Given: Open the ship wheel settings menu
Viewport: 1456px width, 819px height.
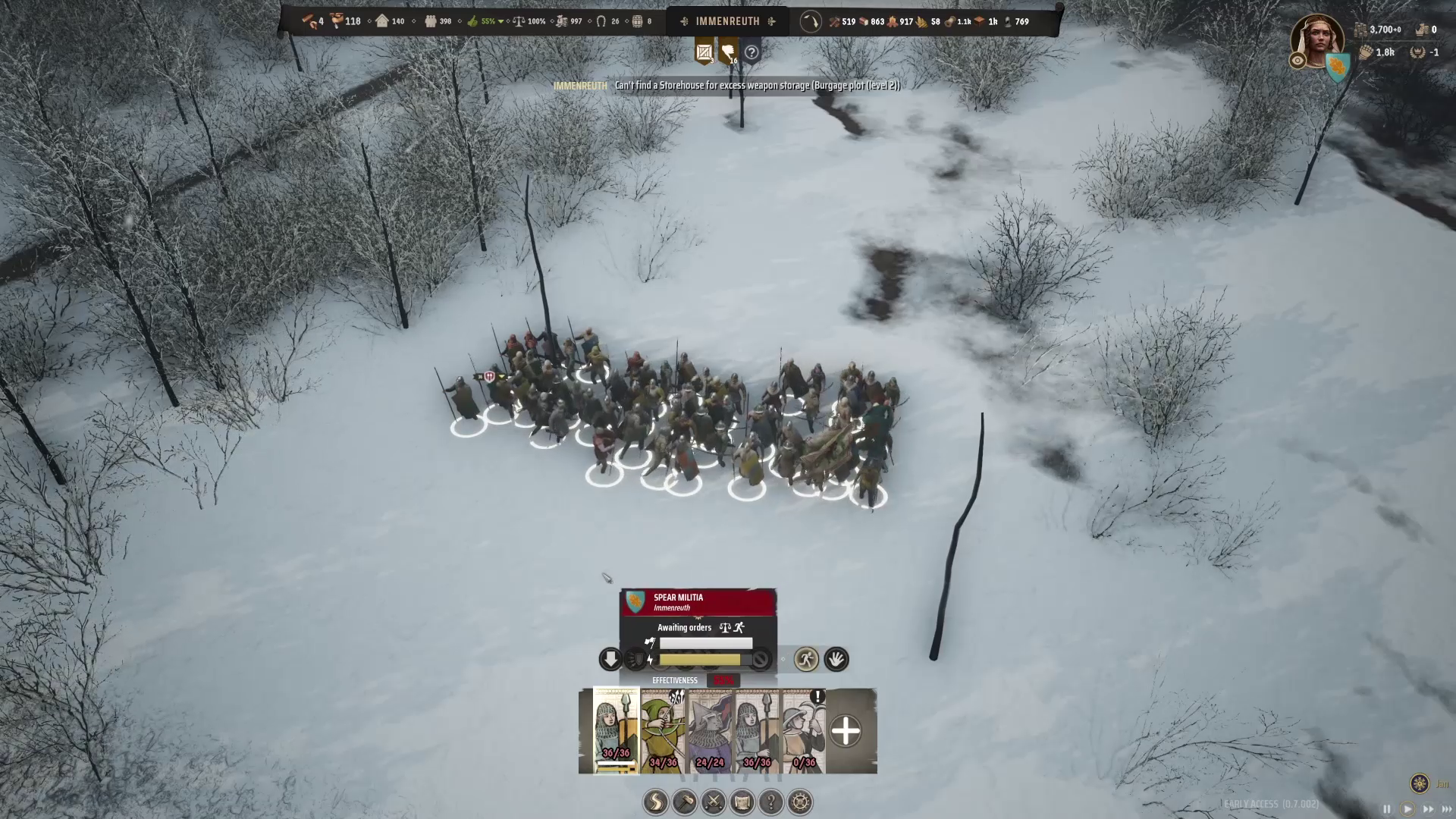Looking at the screenshot, I should coord(801,802).
